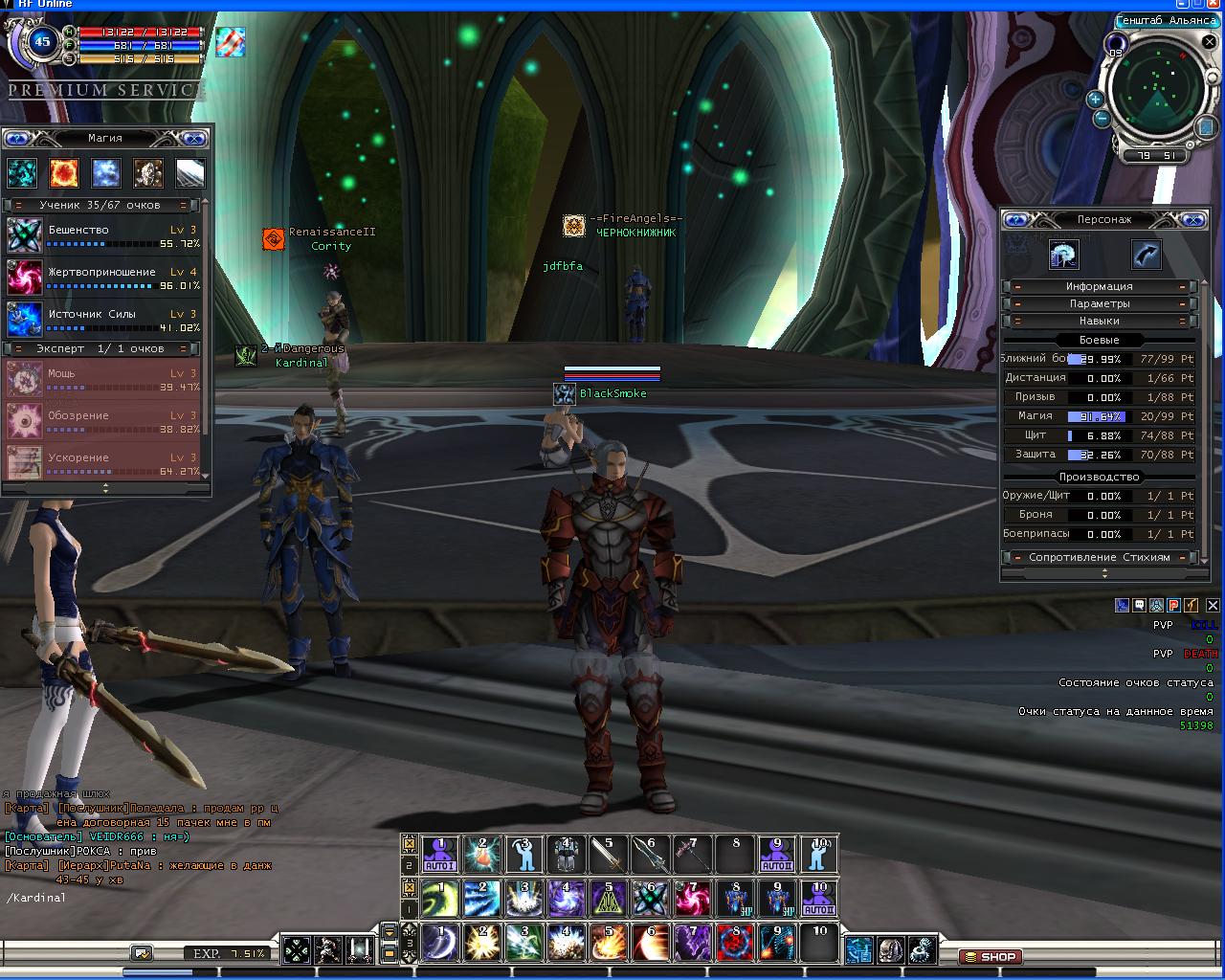The image size is (1225, 980).
Task: Open the SHOP button
Action: point(990,956)
